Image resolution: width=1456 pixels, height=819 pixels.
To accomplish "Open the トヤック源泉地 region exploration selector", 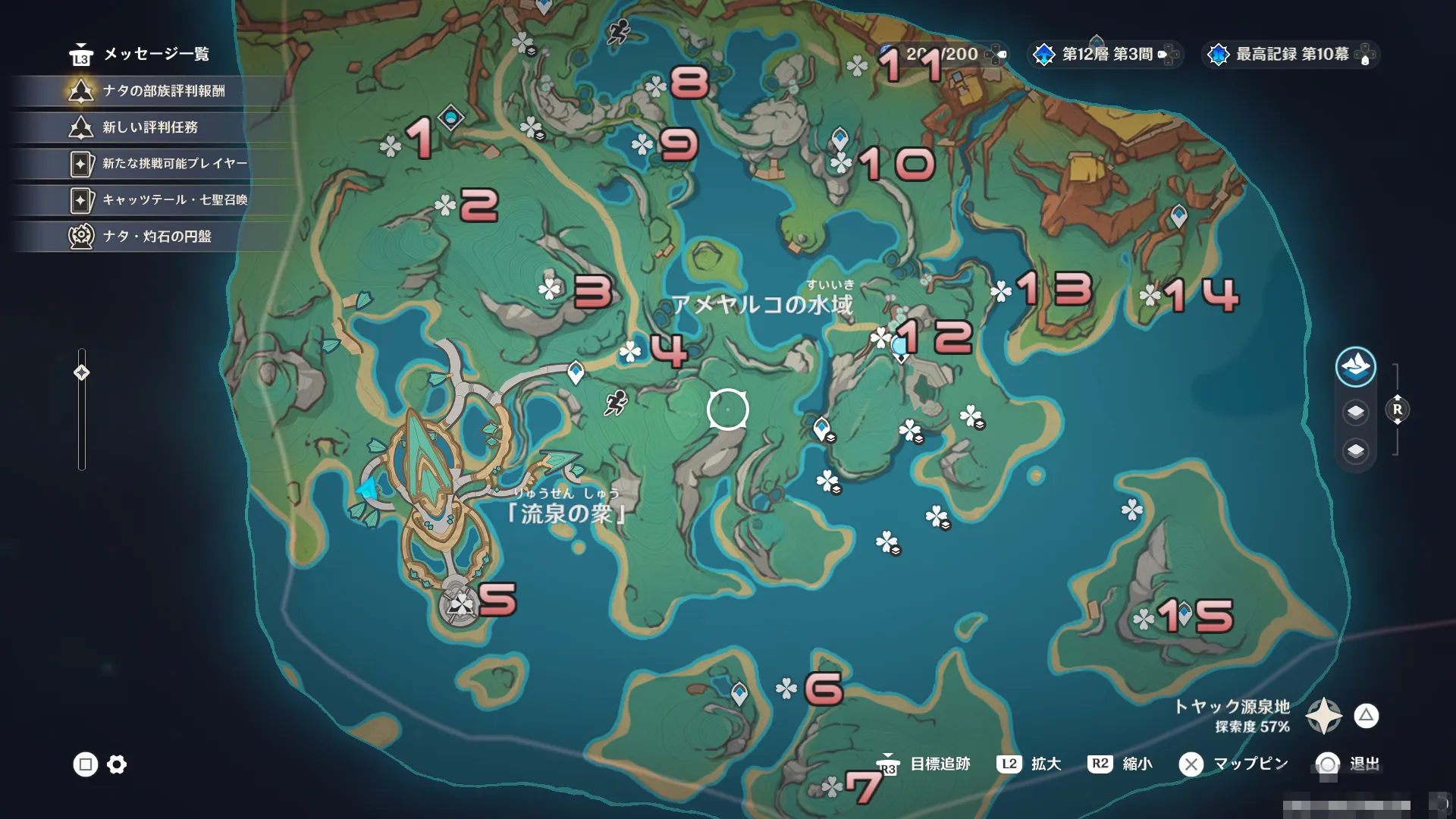I will click(1324, 716).
